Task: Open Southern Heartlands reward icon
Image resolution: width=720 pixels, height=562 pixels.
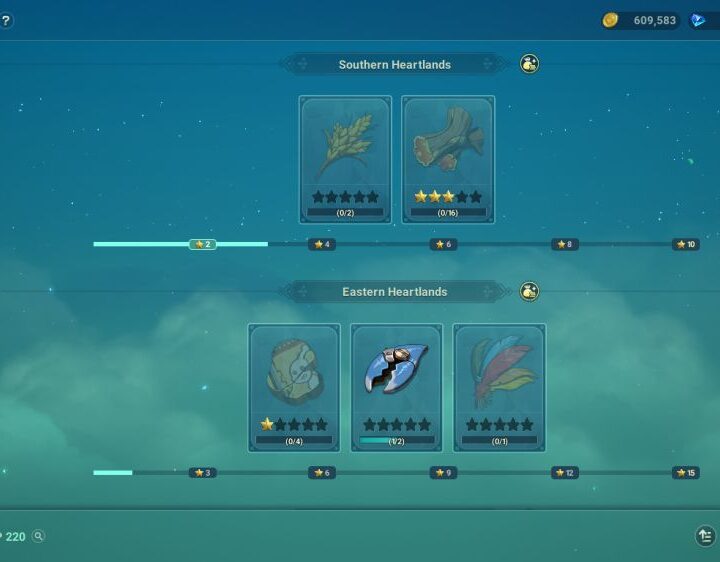Action: coord(530,64)
